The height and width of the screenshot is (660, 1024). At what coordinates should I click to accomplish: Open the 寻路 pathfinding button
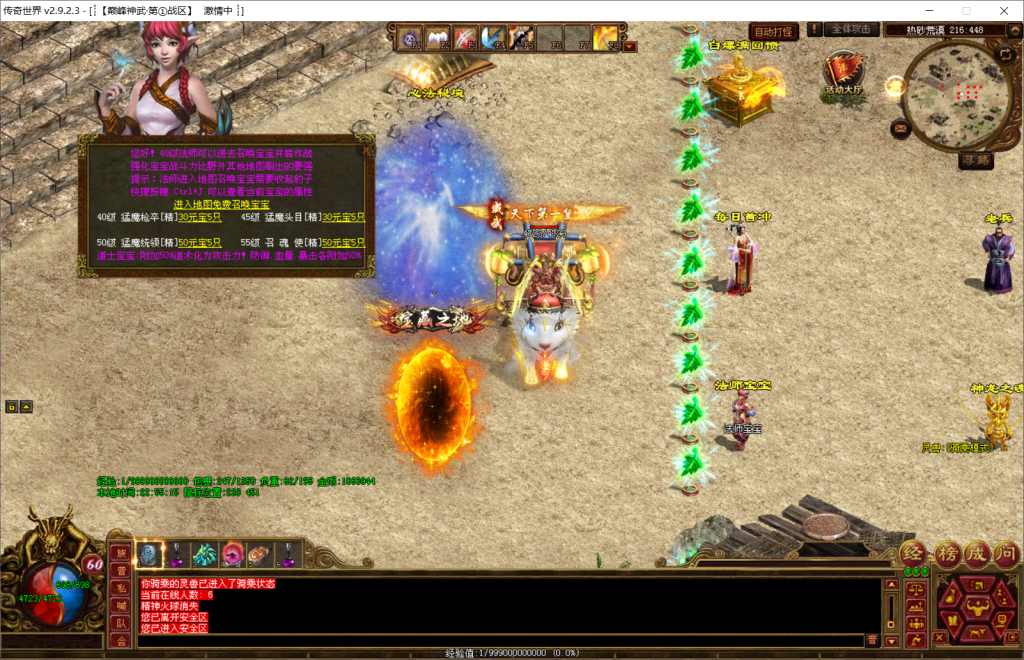(976, 159)
